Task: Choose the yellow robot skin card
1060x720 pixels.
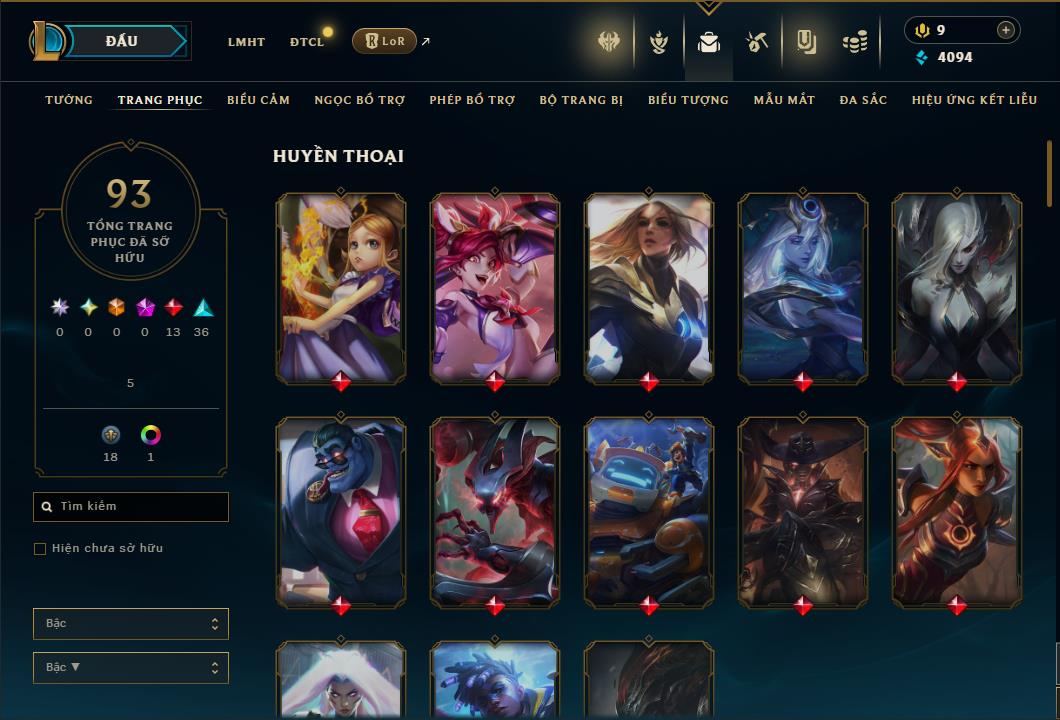Action: [649, 510]
